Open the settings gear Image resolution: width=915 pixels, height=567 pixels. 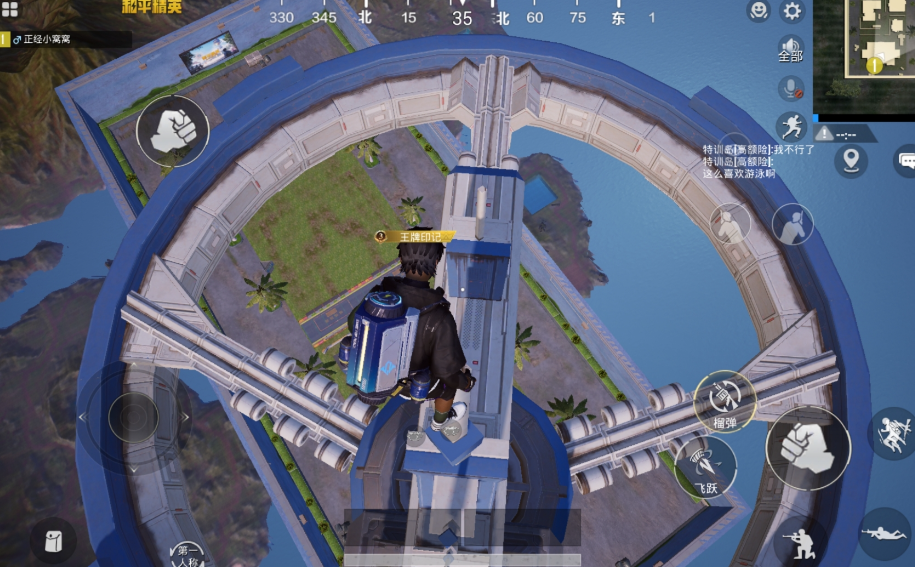coord(792,11)
